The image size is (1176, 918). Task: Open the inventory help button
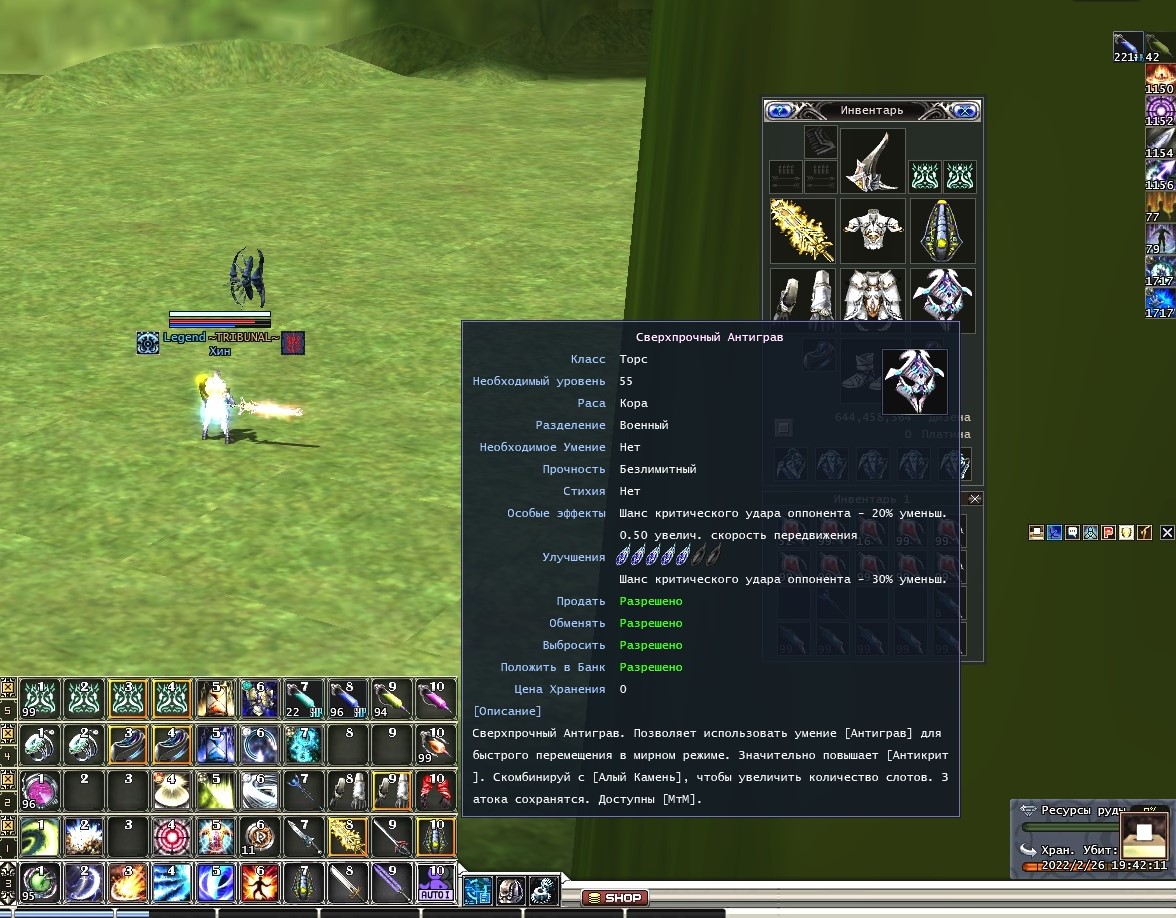coord(780,111)
